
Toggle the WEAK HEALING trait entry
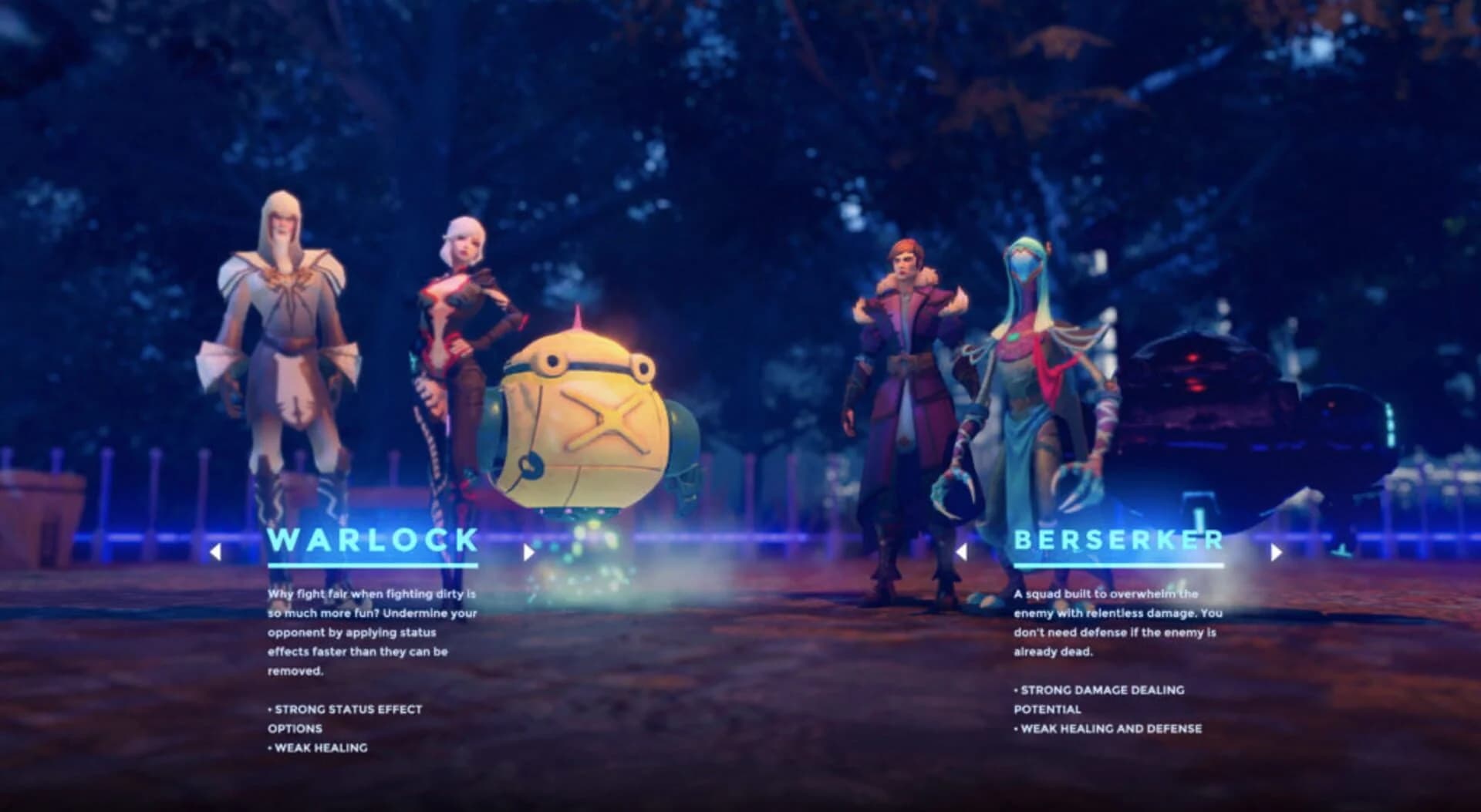[320, 746]
